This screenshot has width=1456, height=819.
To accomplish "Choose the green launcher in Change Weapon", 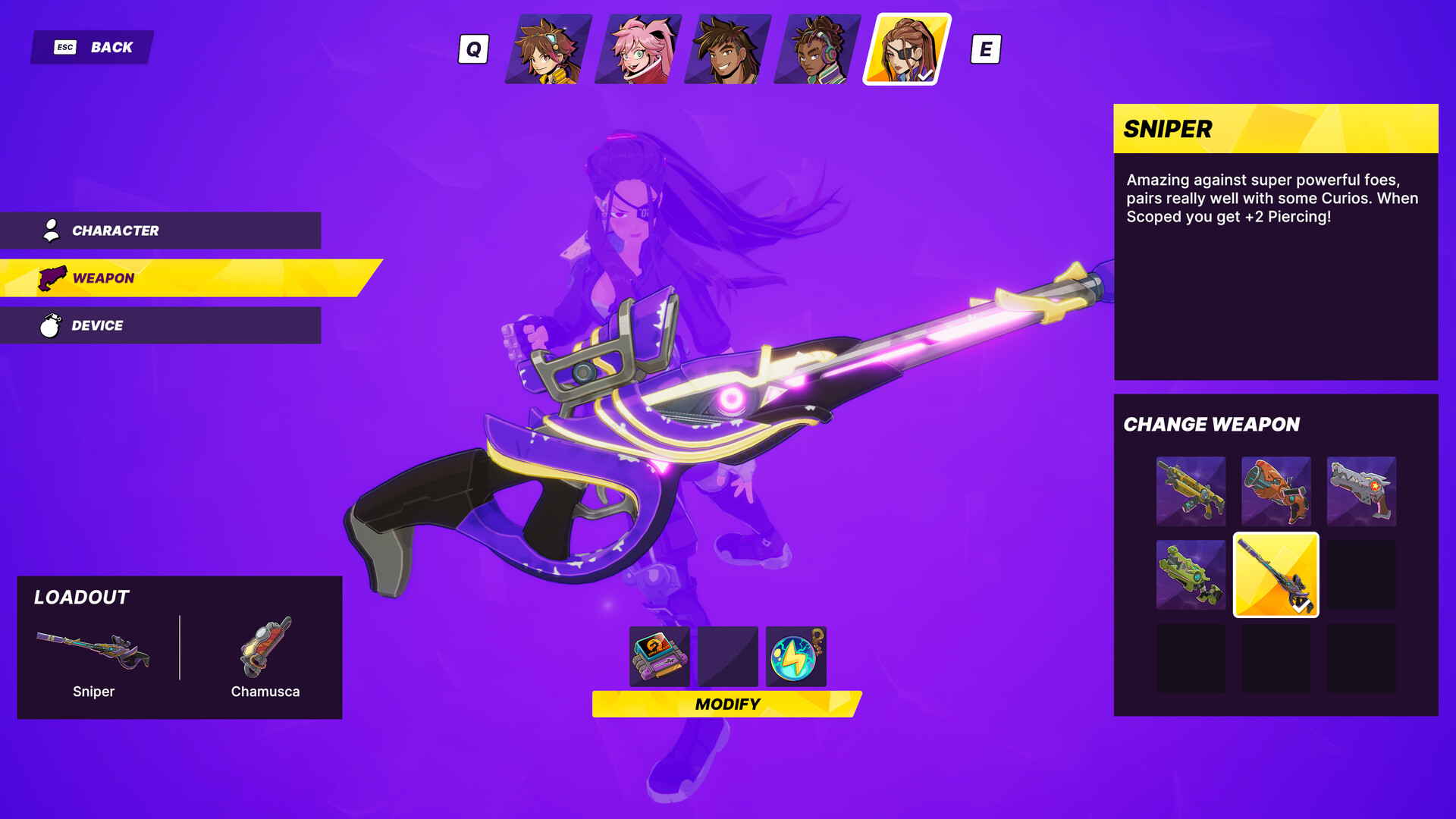I will coord(1191,576).
